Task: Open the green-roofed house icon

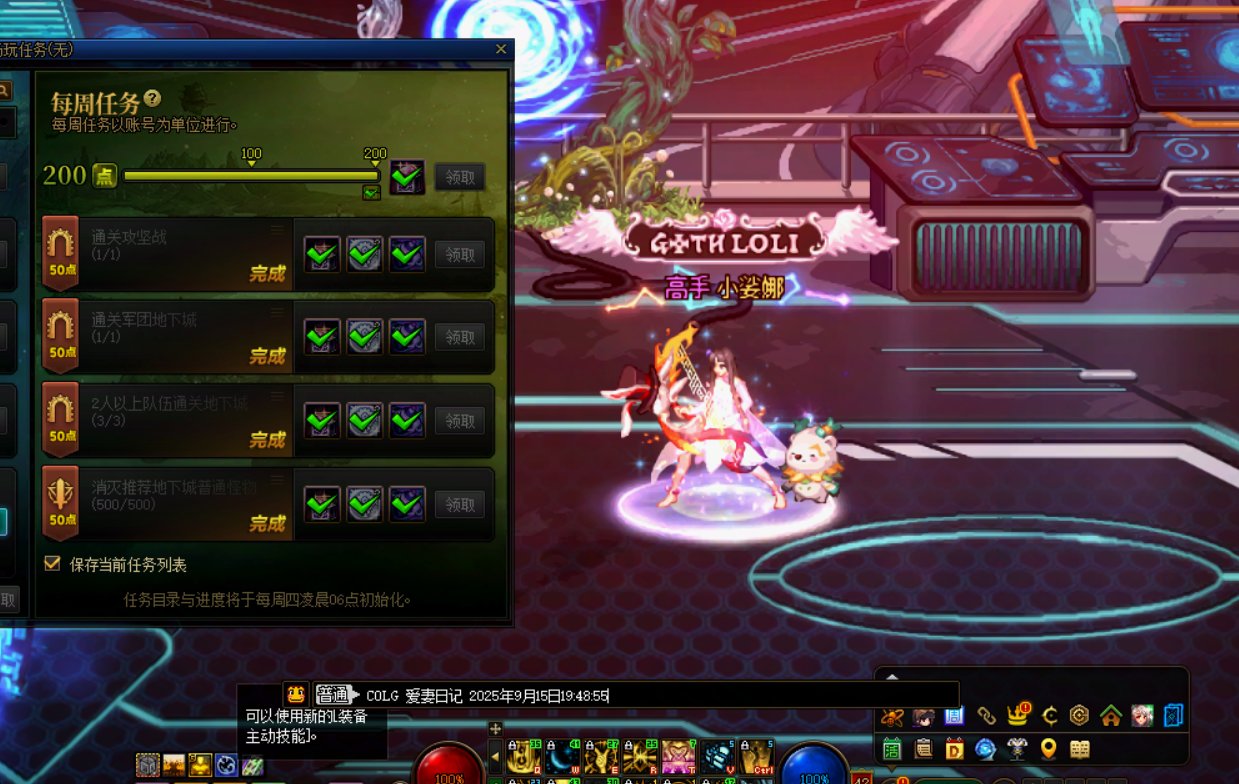Action: point(1110,716)
